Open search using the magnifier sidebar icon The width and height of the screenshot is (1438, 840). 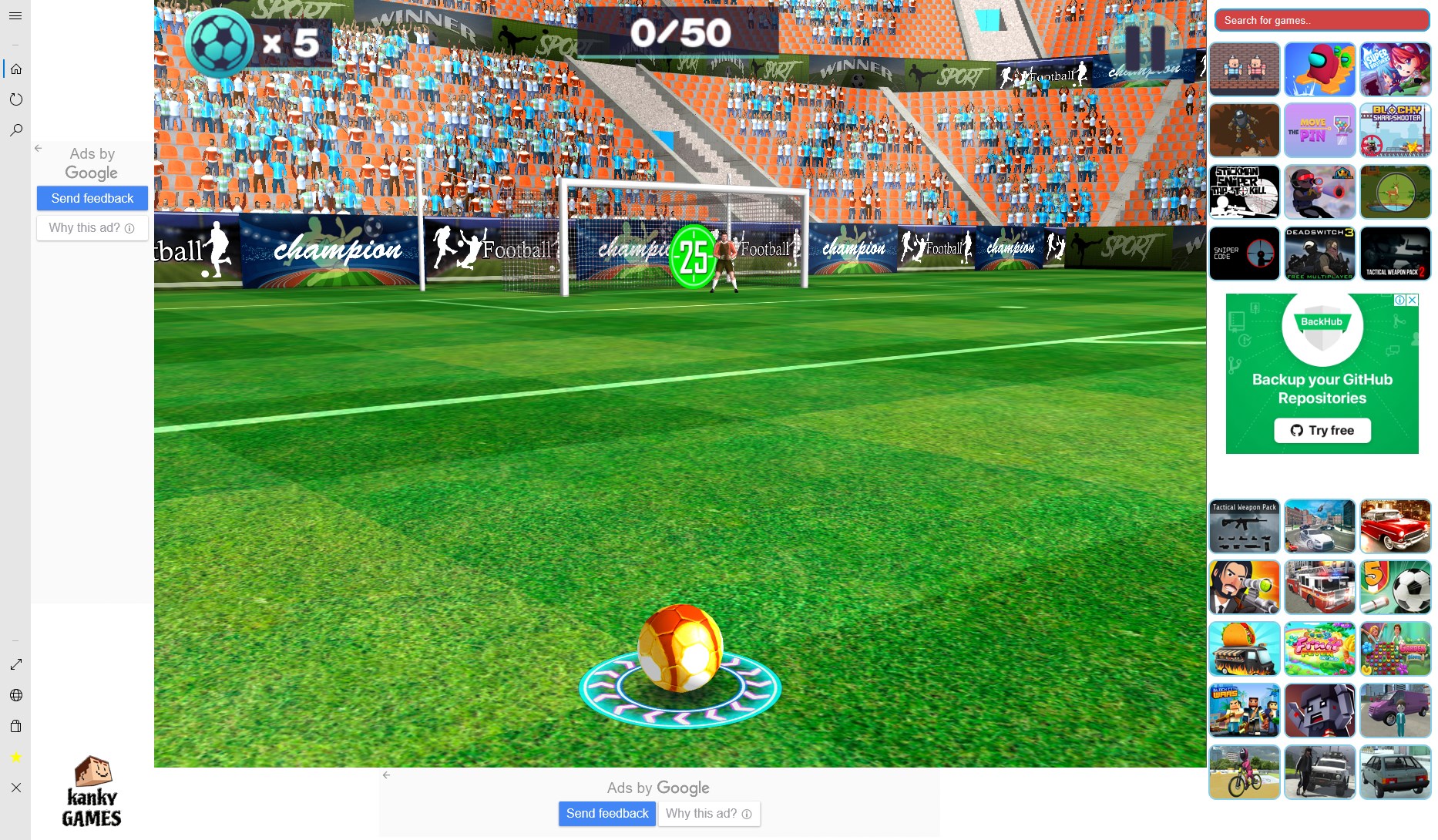click(17, 129)
